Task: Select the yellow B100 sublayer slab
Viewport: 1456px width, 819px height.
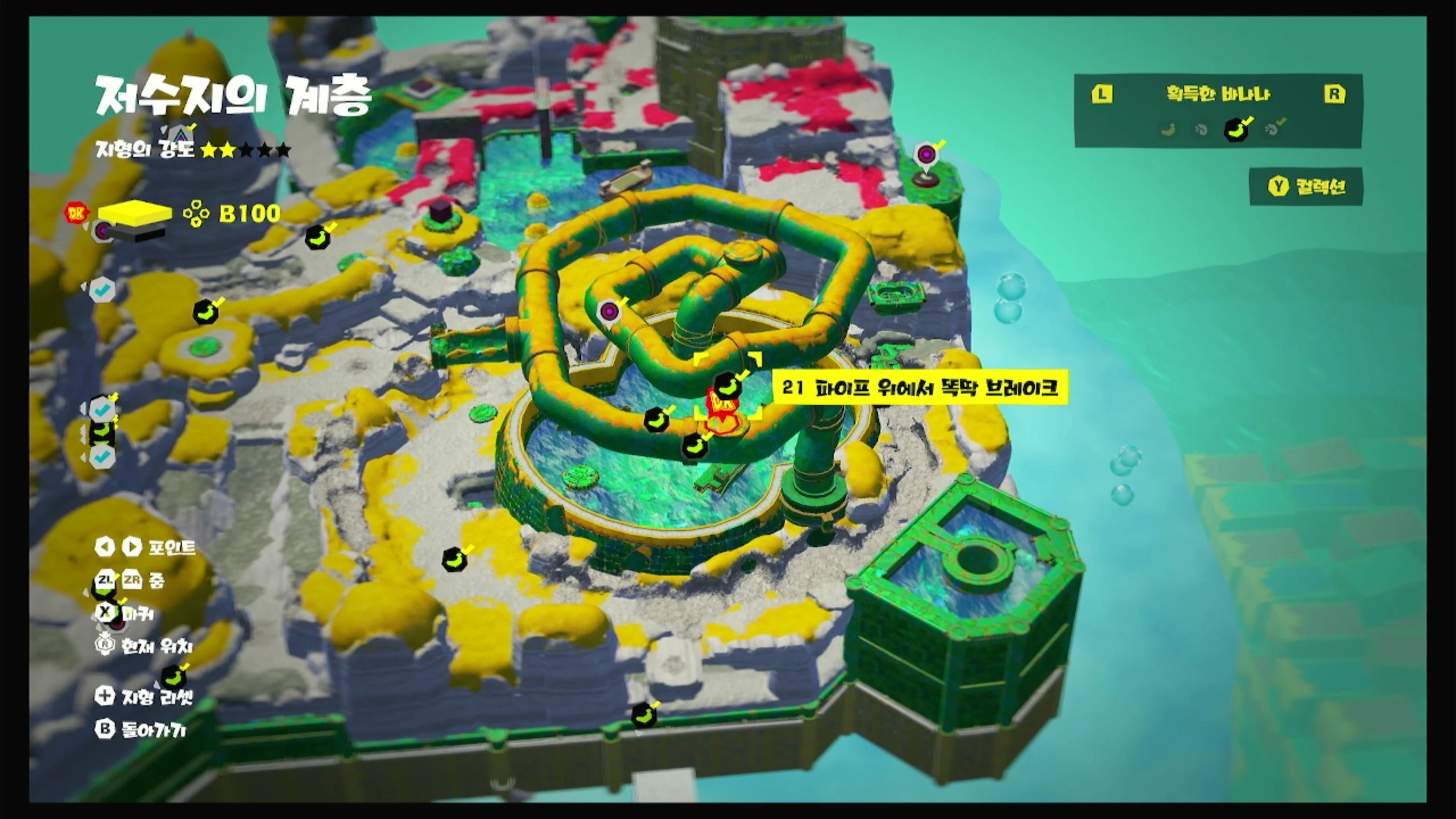Action: [x=135, y=213]
